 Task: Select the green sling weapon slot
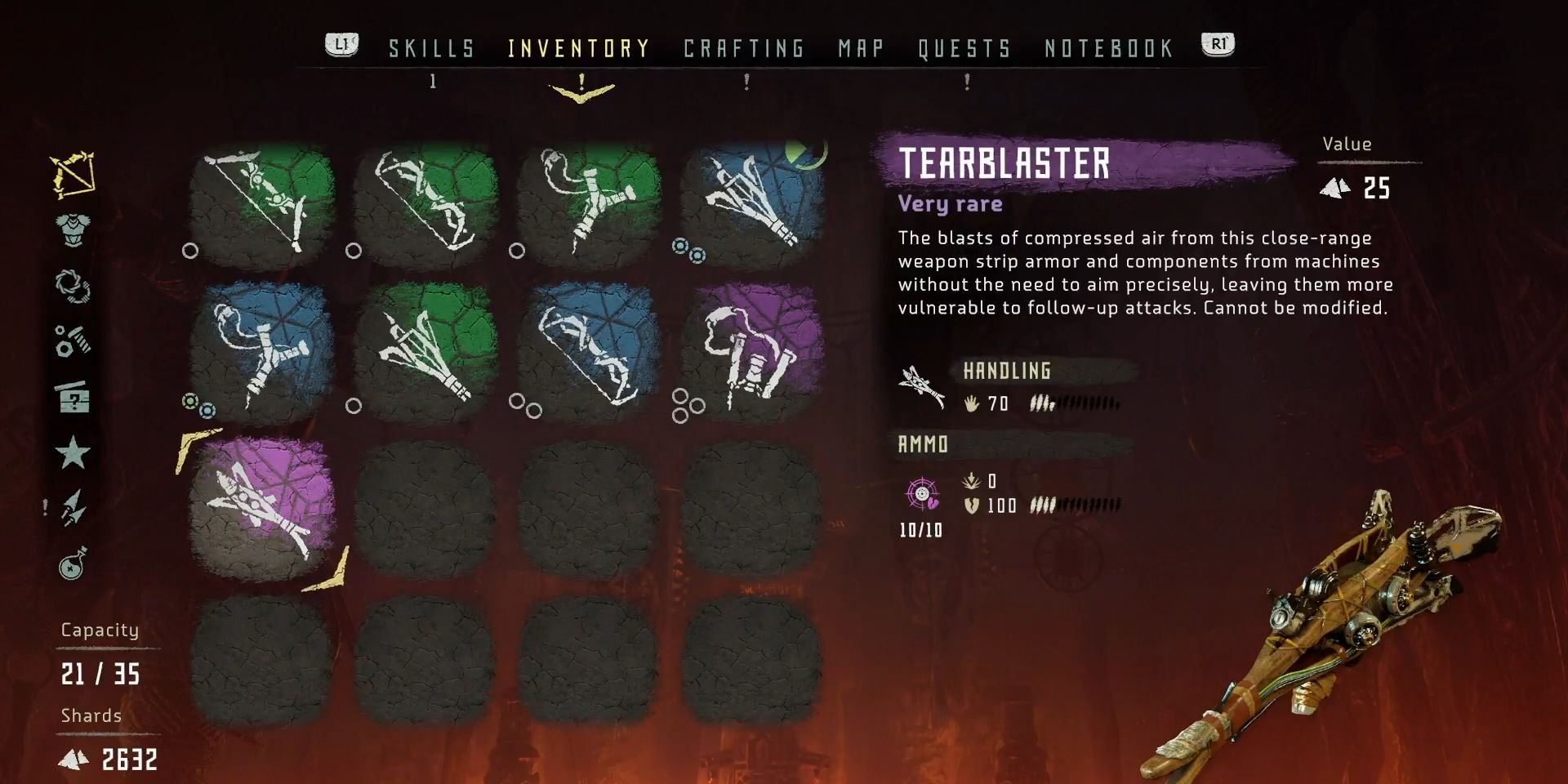[x=588, y=202]
